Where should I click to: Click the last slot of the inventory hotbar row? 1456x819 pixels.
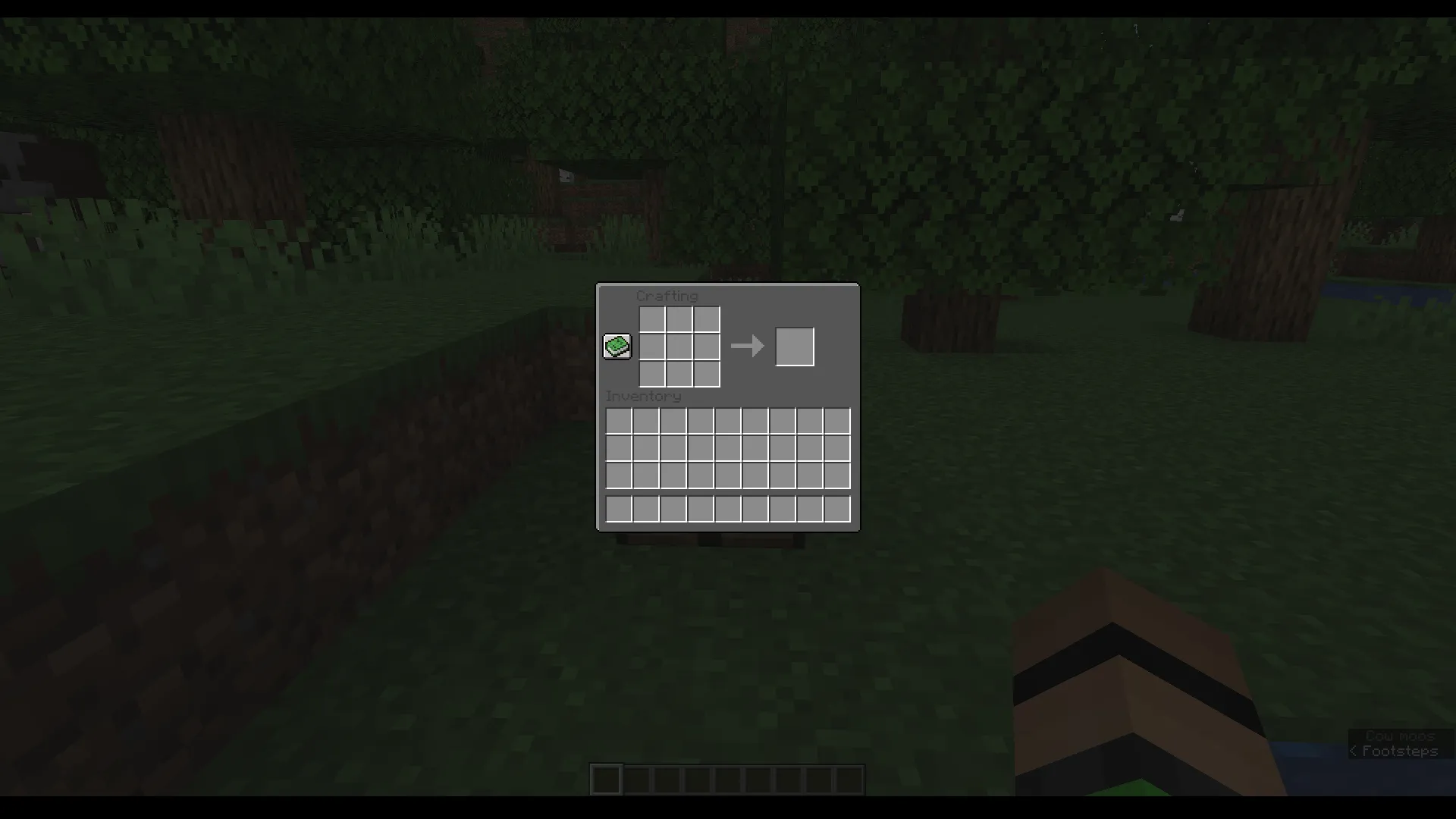point(836,509)
